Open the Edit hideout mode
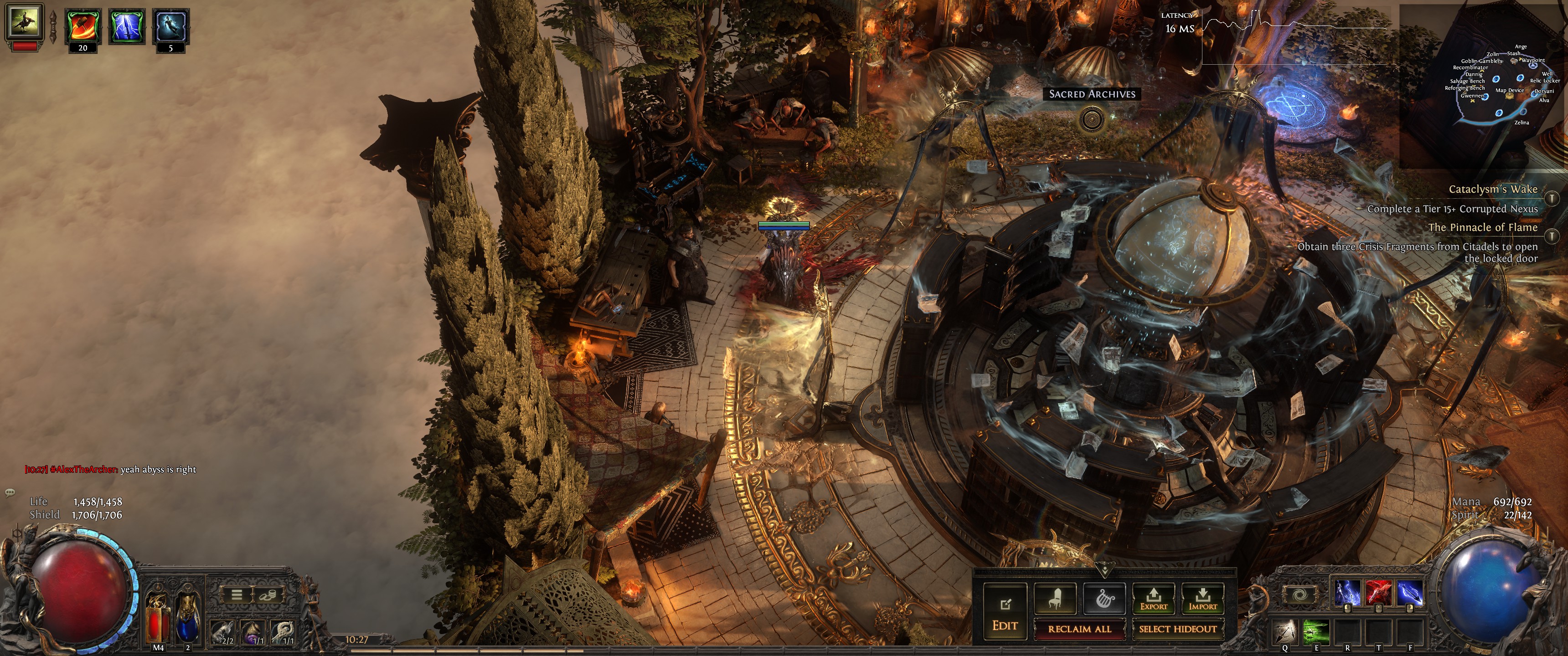Screen dimensions: 1568x656 click(1005, 610)
